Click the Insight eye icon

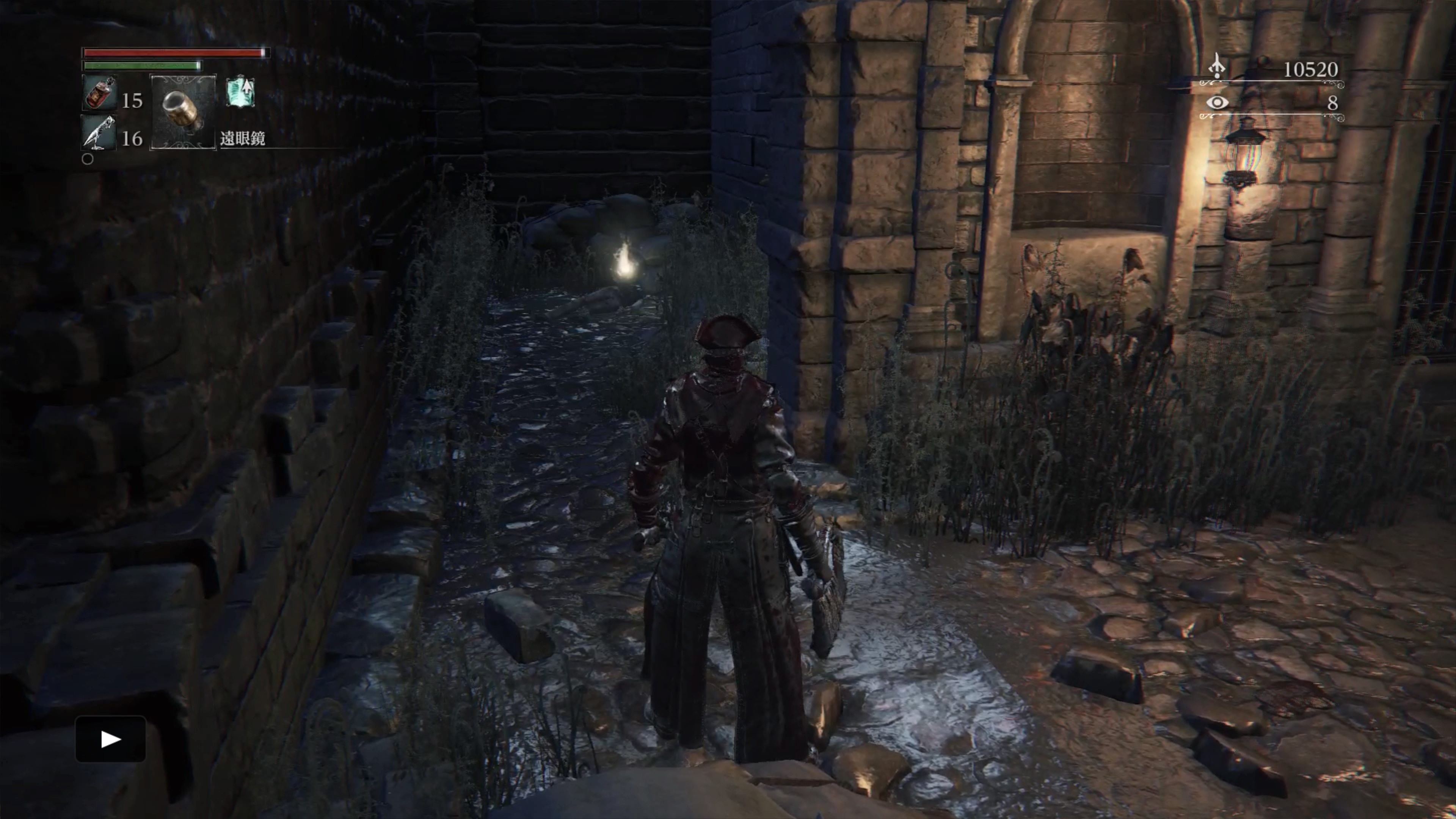click(1218, 102)
